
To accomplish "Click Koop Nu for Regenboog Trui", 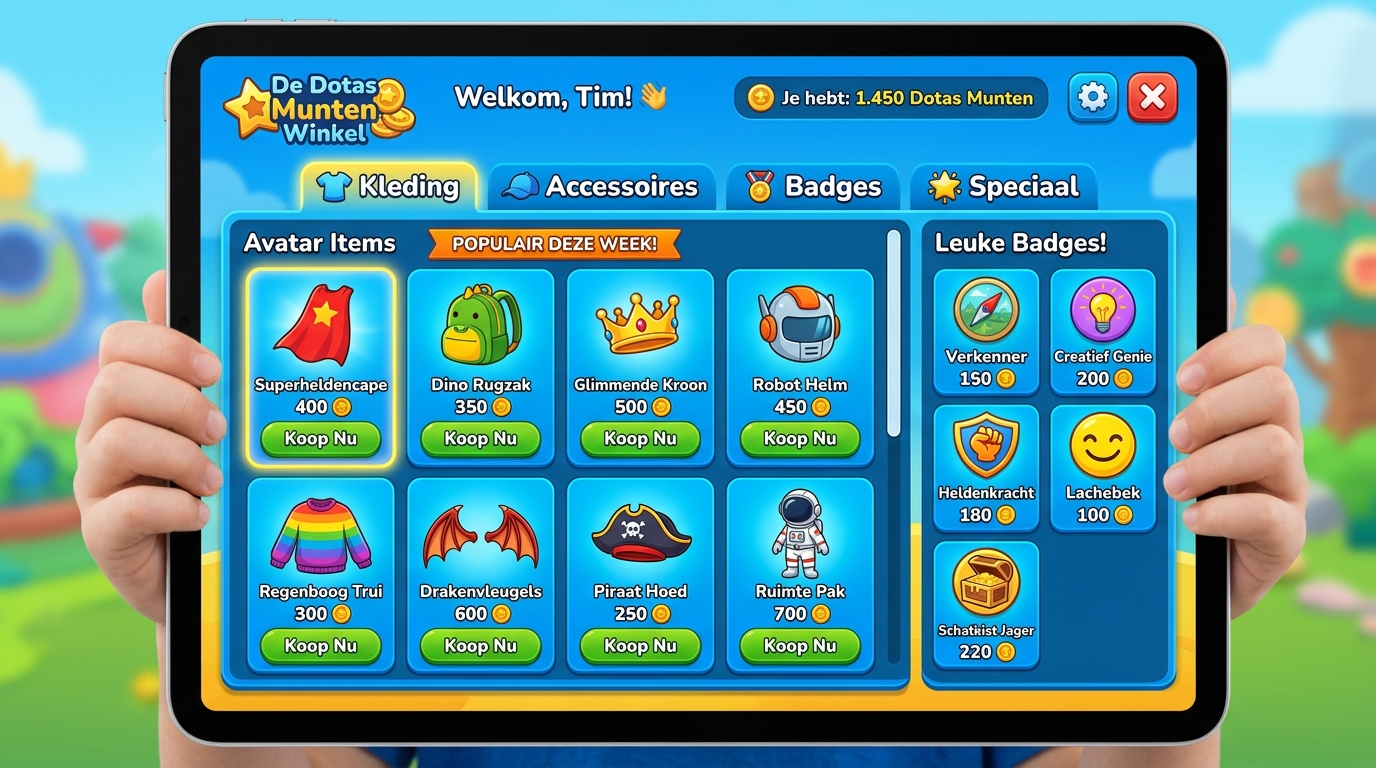I will tap(320, 646).
